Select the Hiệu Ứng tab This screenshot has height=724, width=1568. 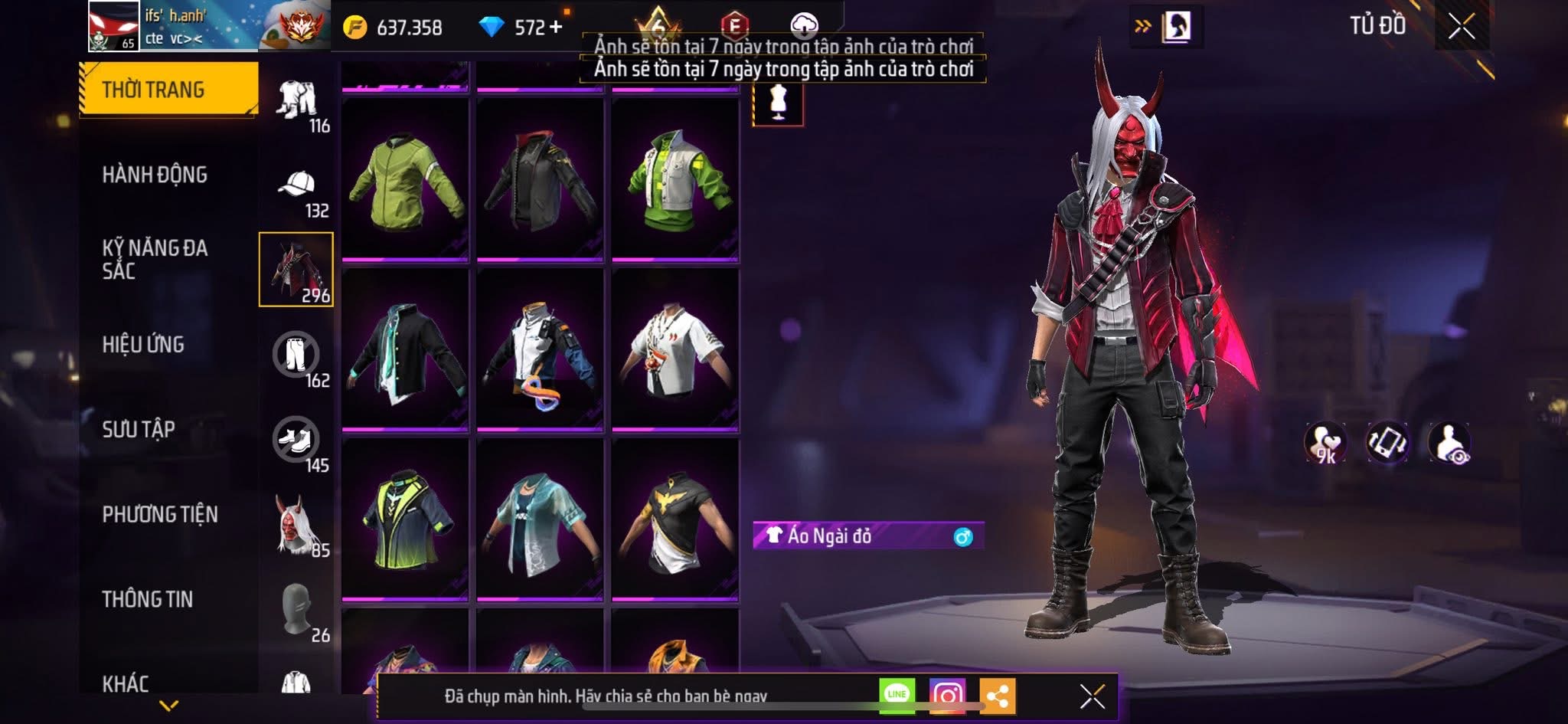coord(143,345)
